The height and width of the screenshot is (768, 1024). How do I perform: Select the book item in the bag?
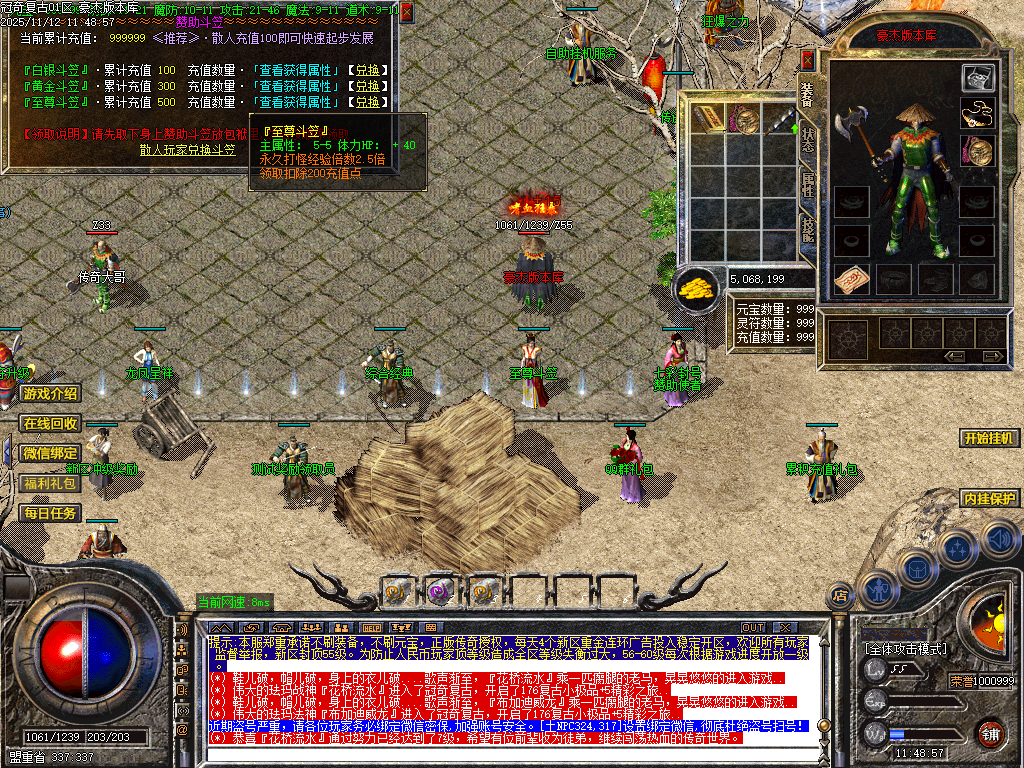coord(709,118)
